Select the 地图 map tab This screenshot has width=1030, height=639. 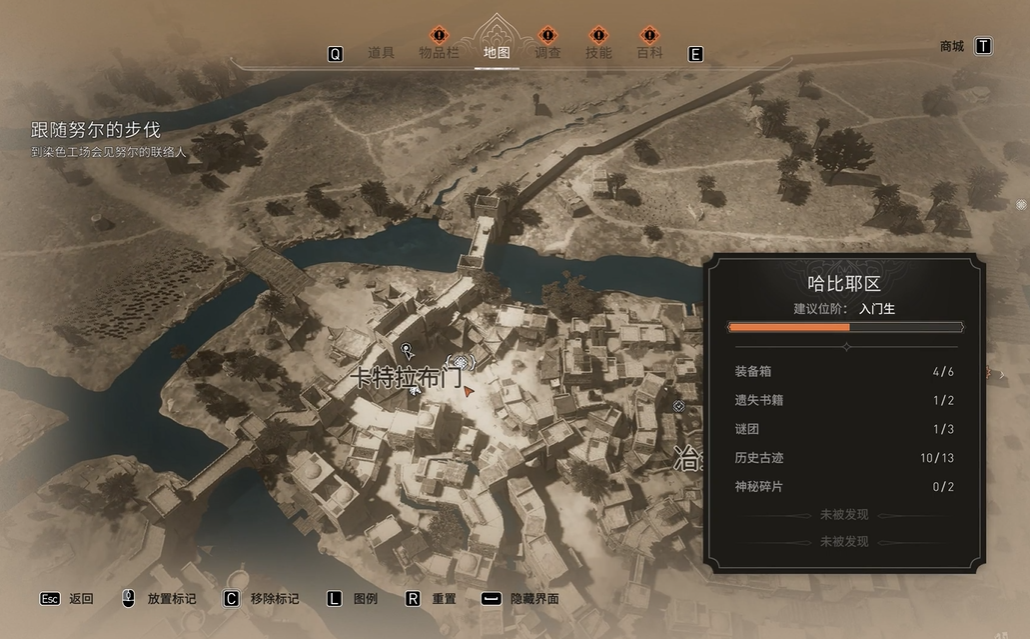point(496,53)
